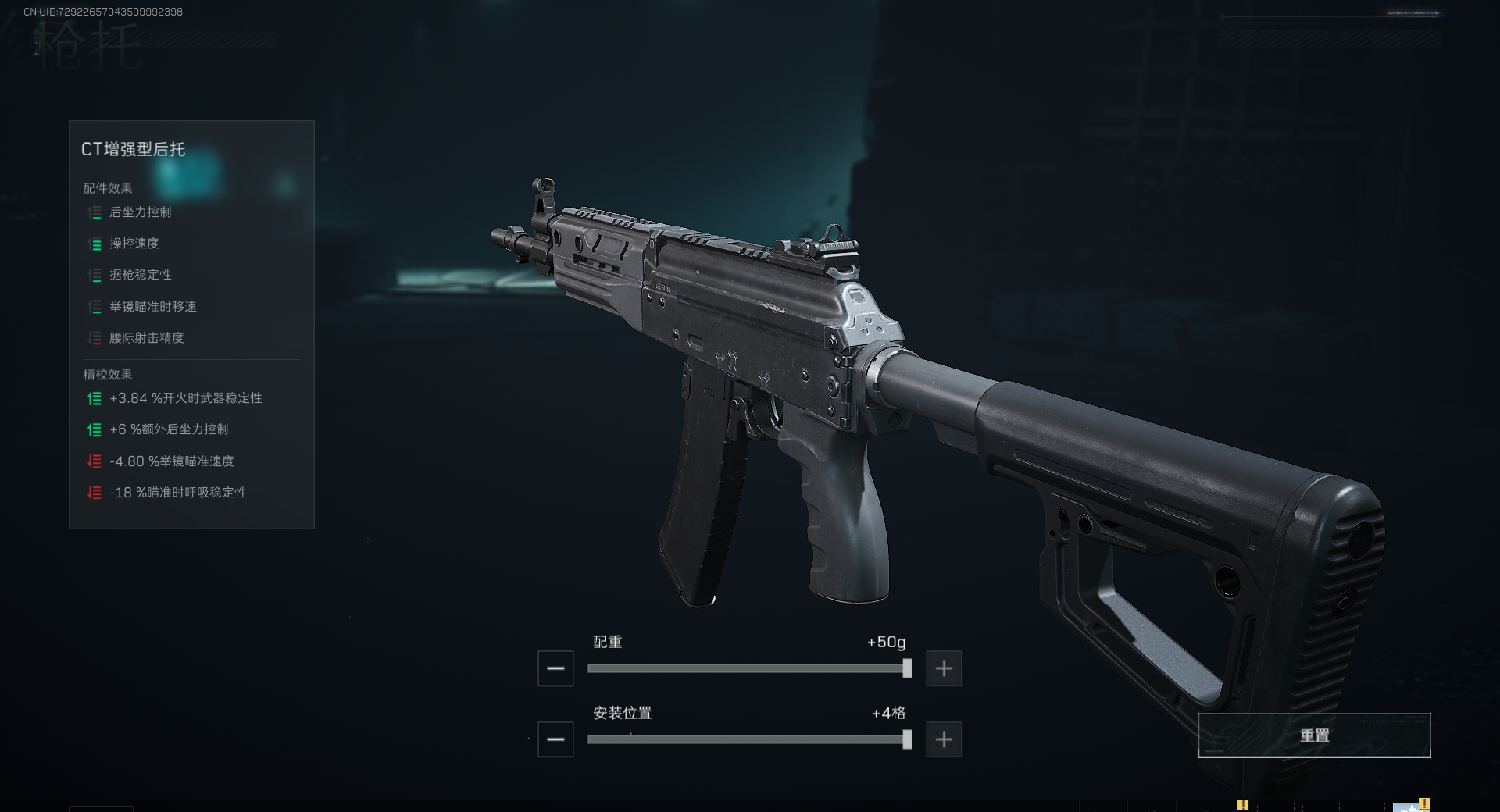
Task: Click the 配重 weight slider track
Action: tap(746, 668)
